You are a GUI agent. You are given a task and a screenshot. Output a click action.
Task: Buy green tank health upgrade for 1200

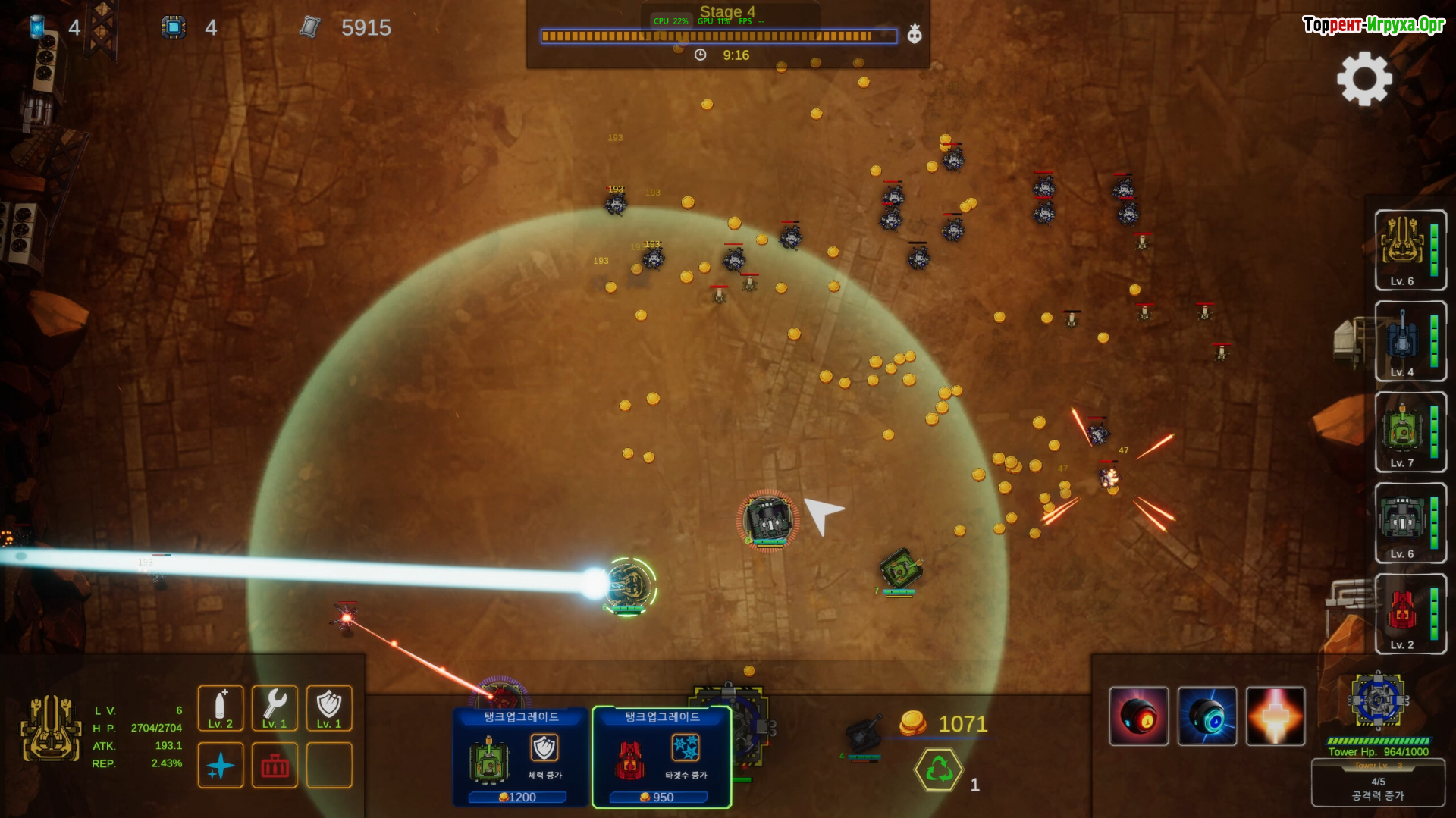tap(520, 757)
